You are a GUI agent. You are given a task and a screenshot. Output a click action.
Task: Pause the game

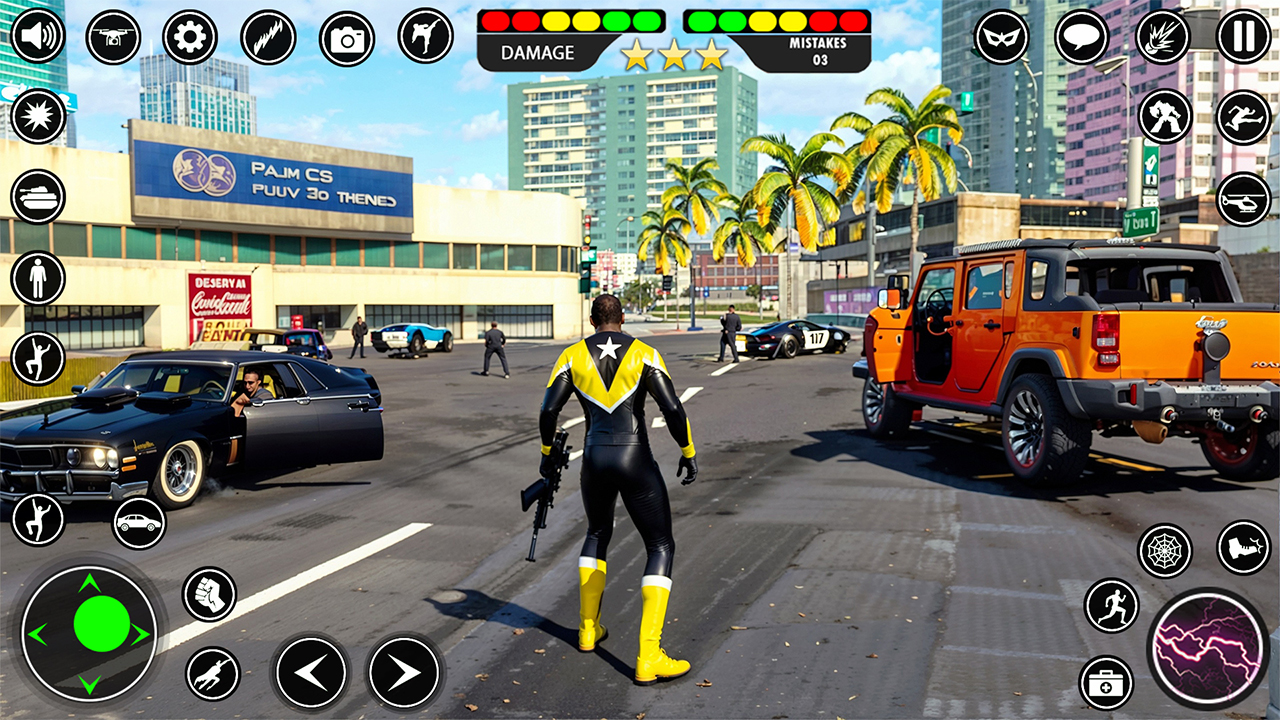[1243, 38]
